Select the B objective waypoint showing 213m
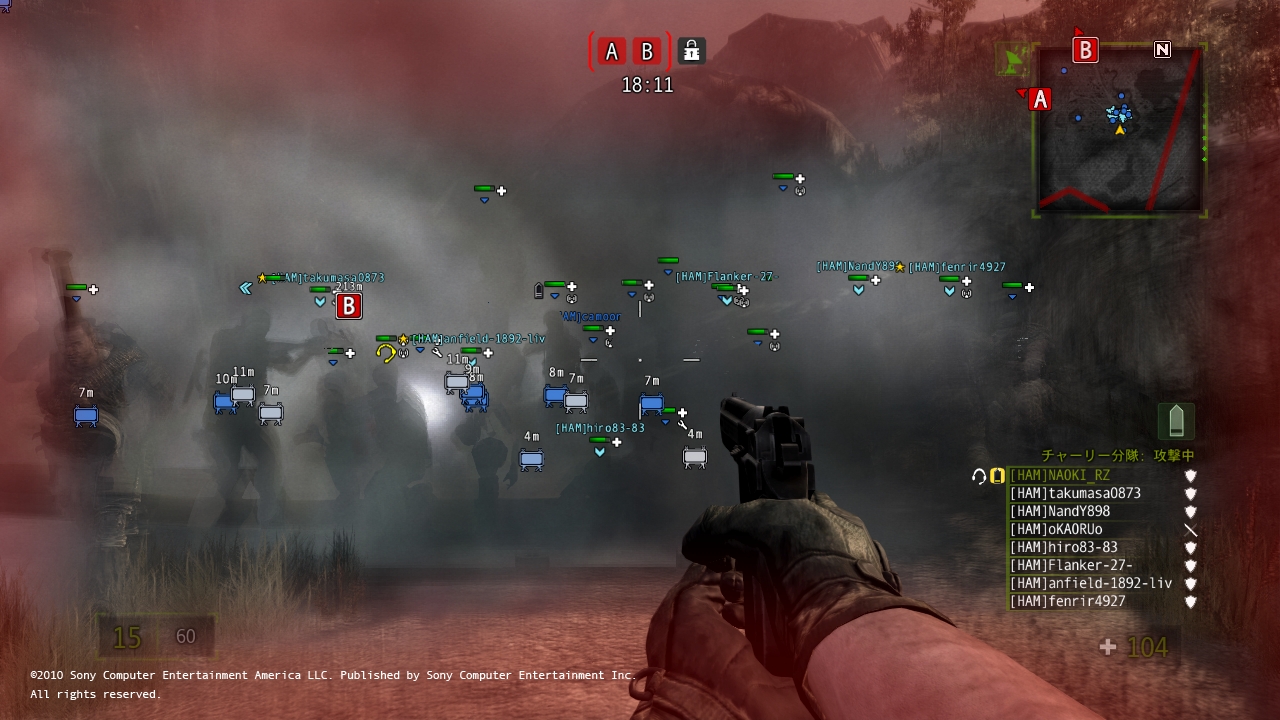1280x720 pixels. click(348, 306)
